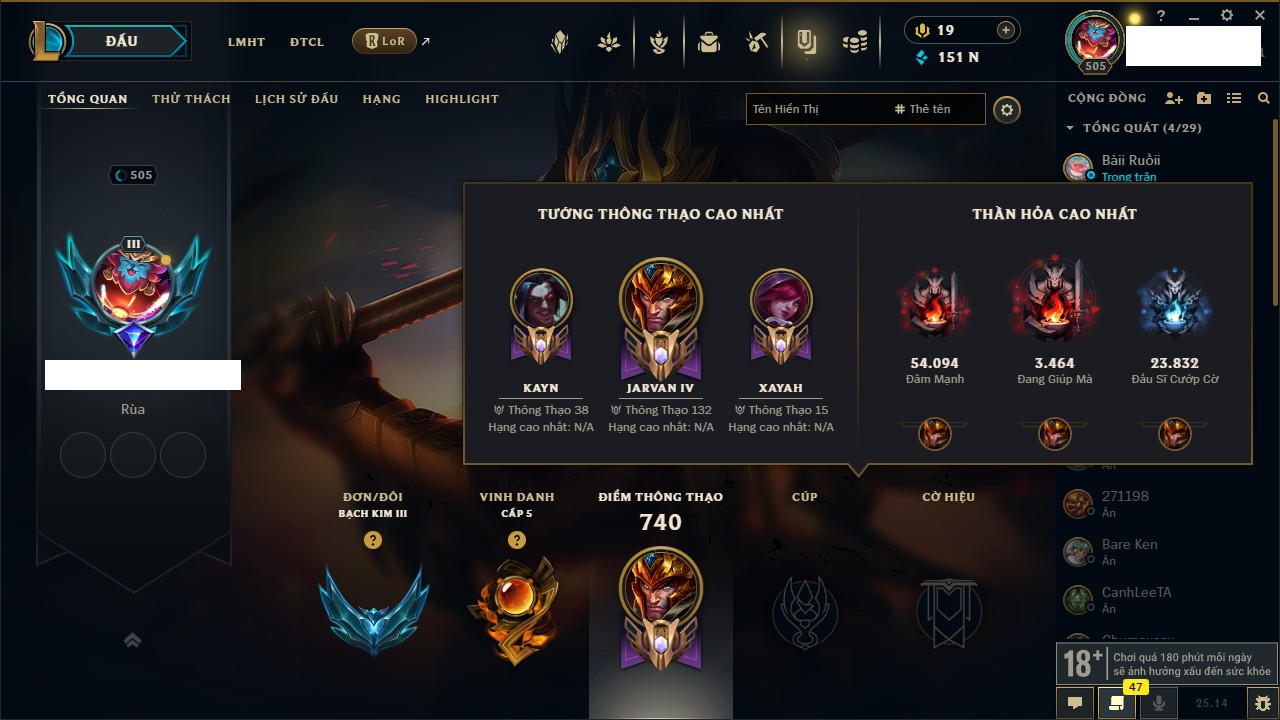Show the HIGHLIGHT tab
Image resolution: width=1280 pixels, height=720 pixels.
point(461,99)
